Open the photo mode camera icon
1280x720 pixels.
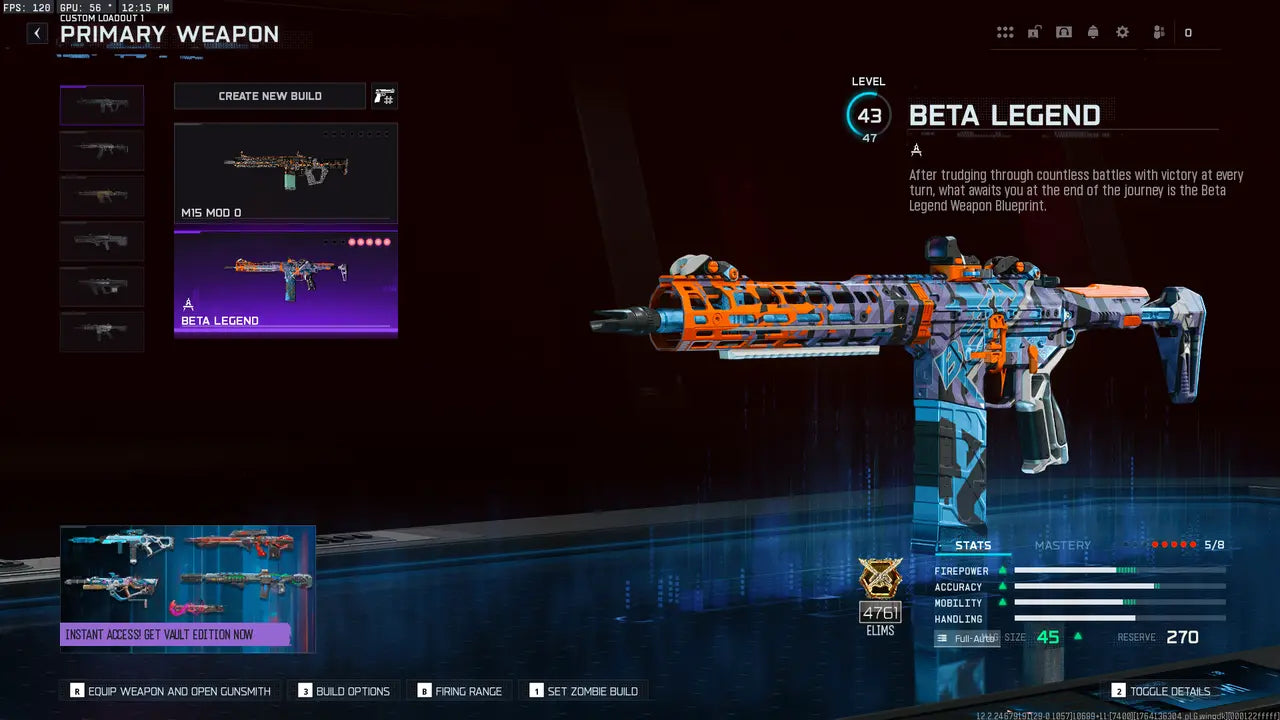1062,31
